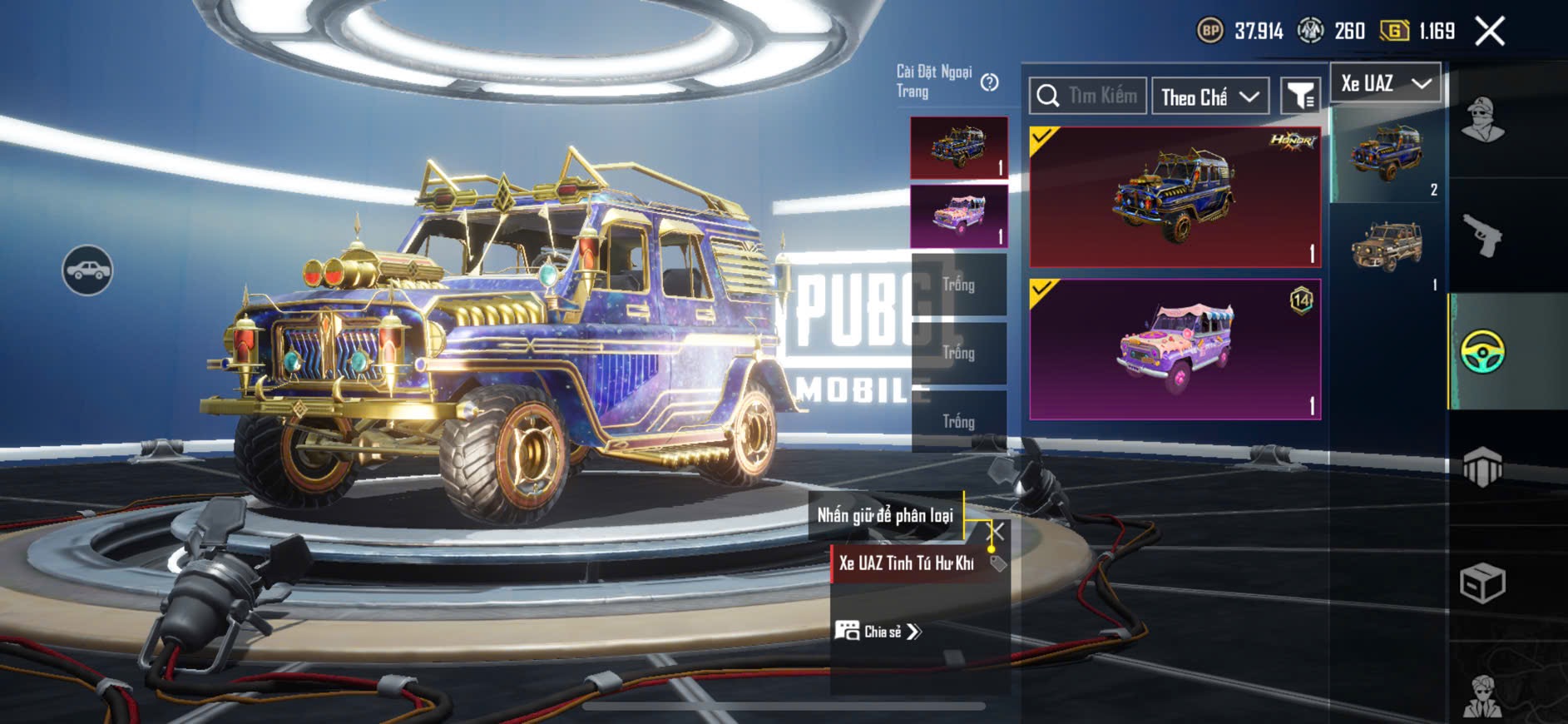The width and height of the screenshot is (1568, 724).
Task: Click the Tìm Kiếm search field
Action: (x=1088, y=96)
